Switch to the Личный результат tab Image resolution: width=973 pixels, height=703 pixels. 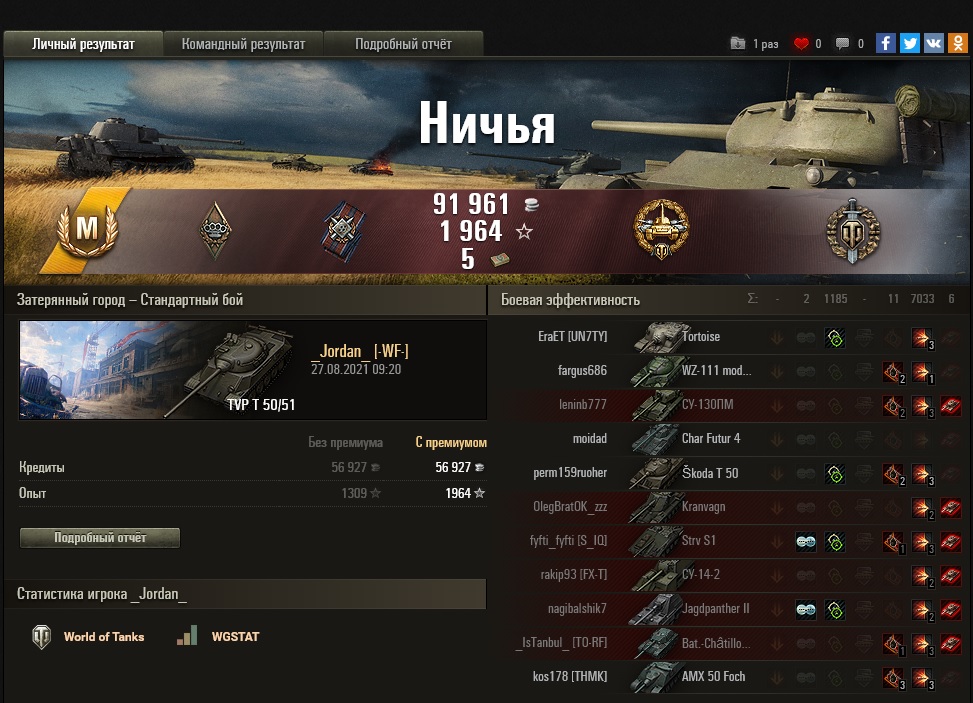click(83, 44)
